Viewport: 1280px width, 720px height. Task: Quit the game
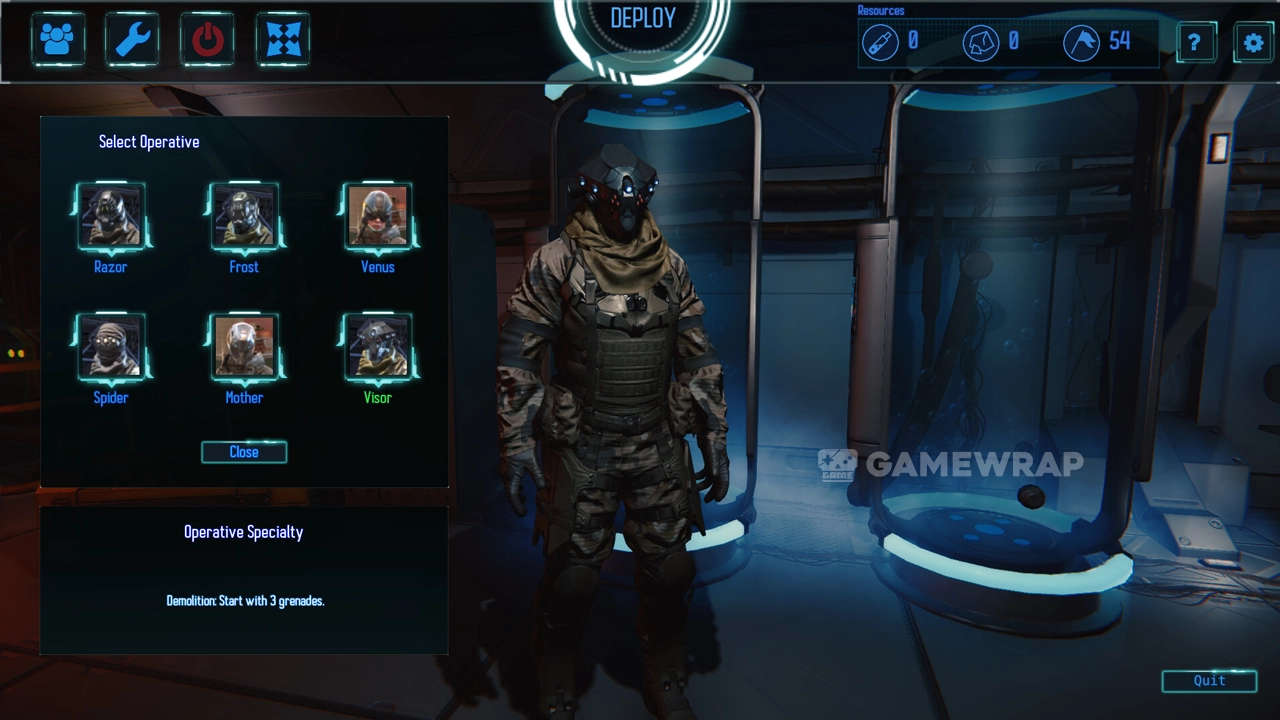click(x=1209, y=681)
